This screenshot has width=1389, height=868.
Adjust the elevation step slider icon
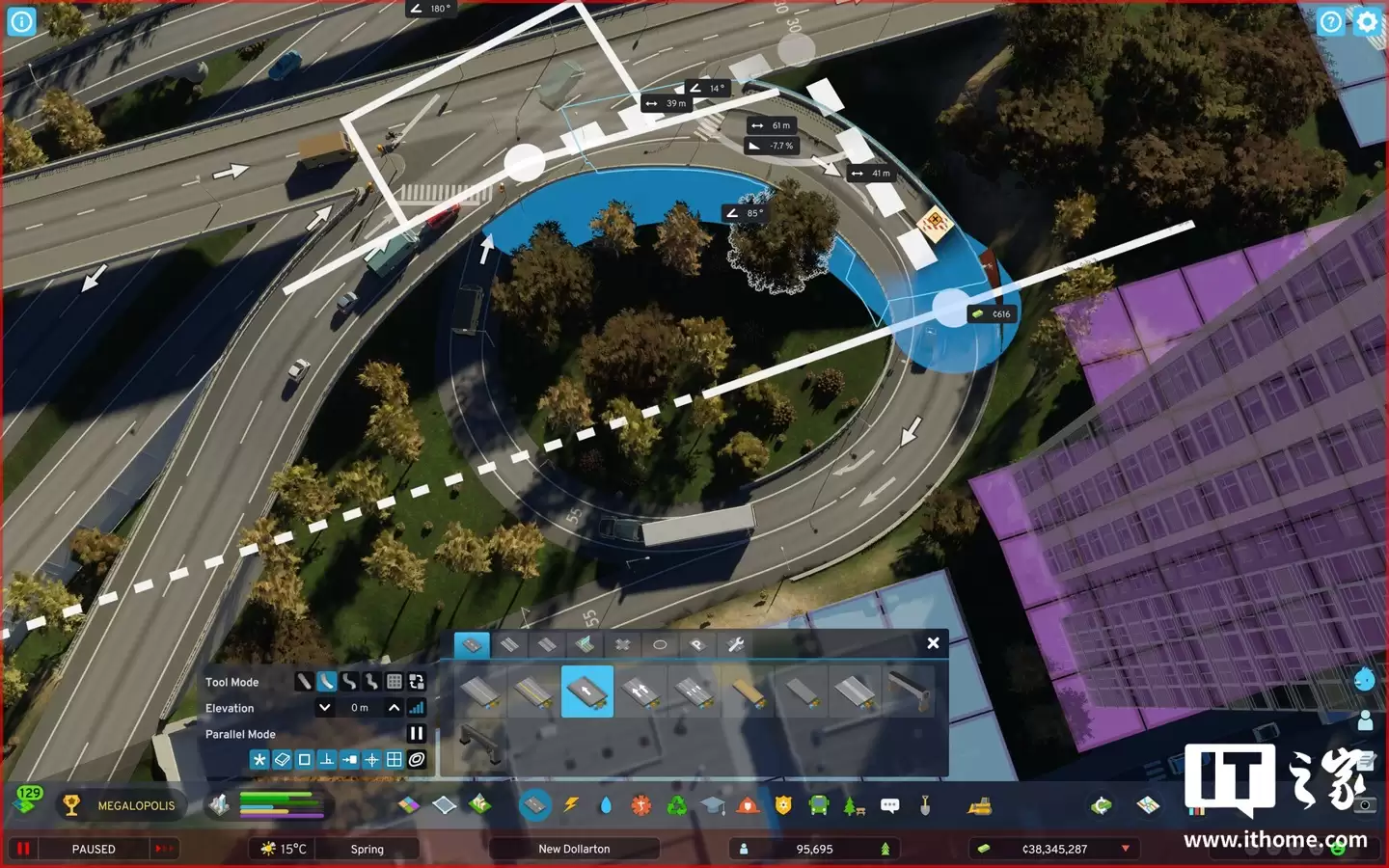pos(417,708)
